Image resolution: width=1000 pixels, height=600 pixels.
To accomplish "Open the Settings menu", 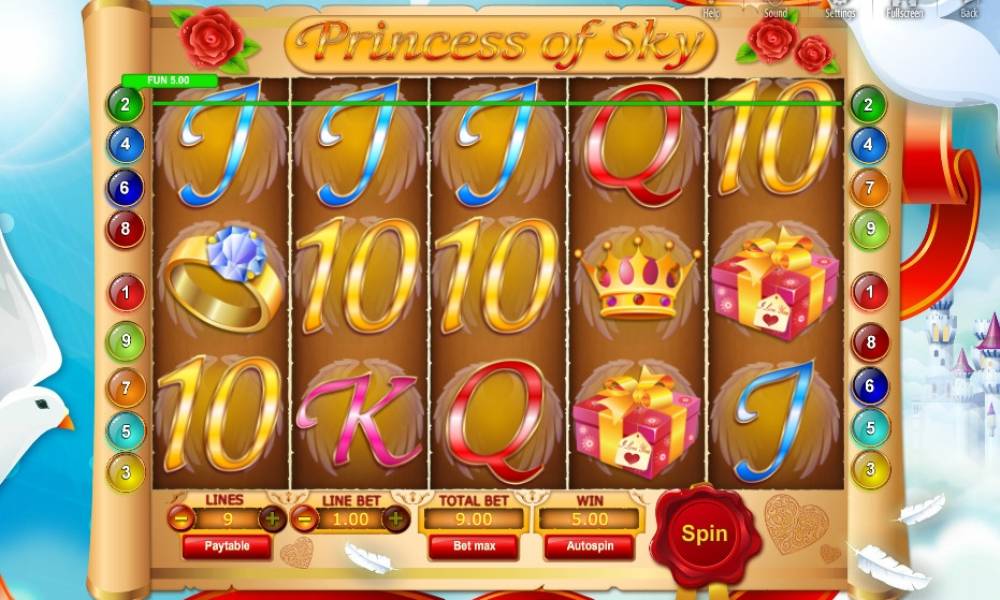I will 841,12.
